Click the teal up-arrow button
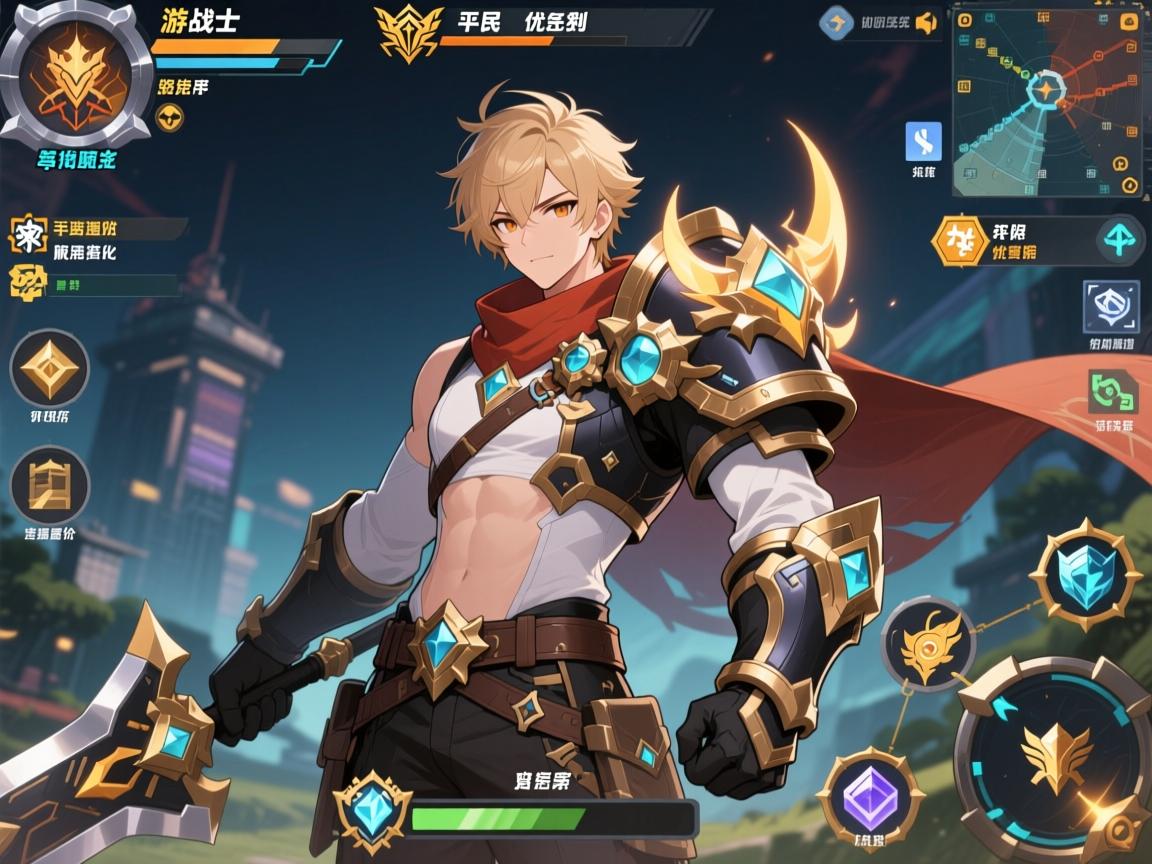The image size is (1152, 864). [x=1117, y=240]
